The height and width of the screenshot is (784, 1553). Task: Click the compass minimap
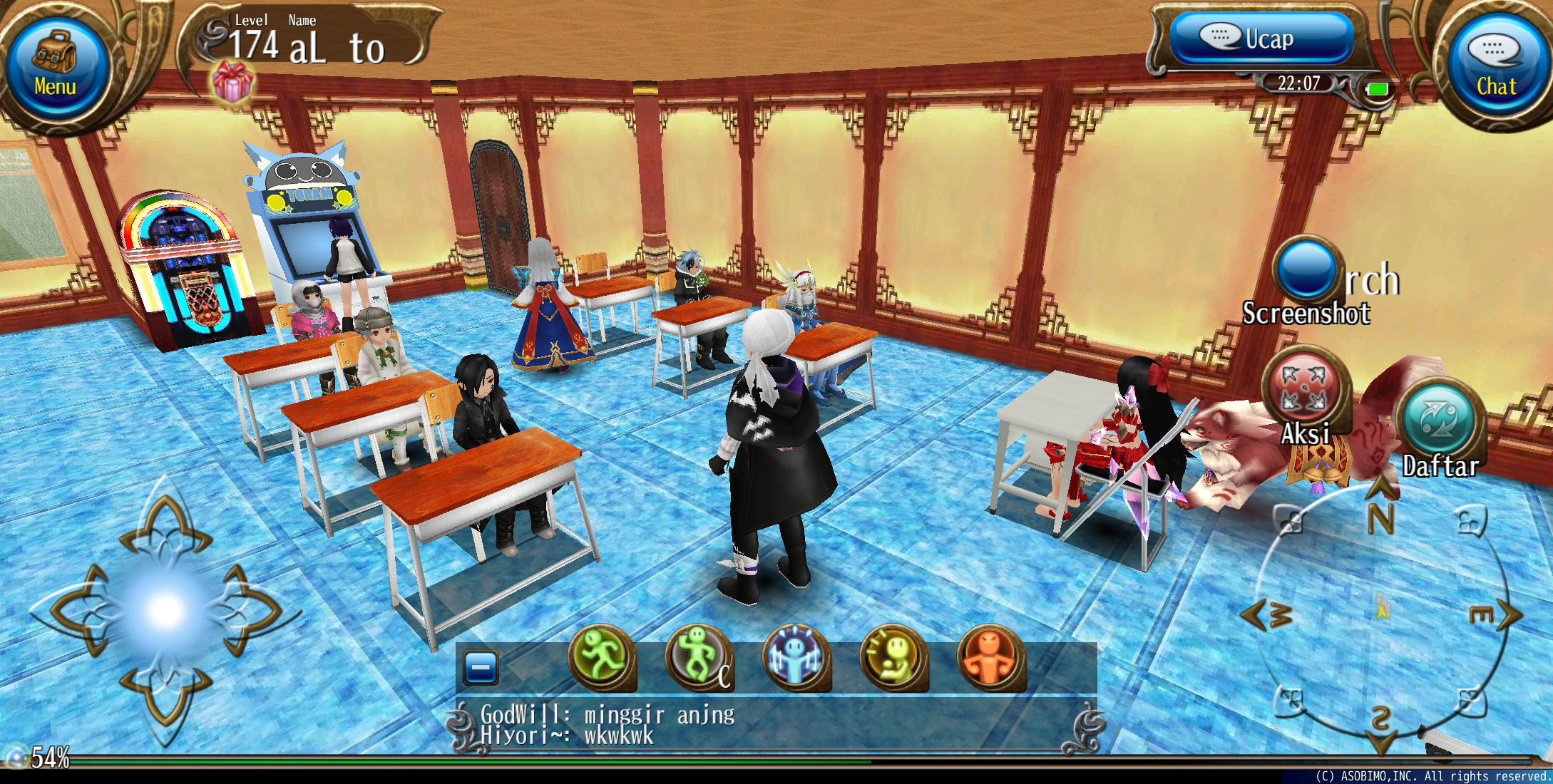coord(1382,614)
